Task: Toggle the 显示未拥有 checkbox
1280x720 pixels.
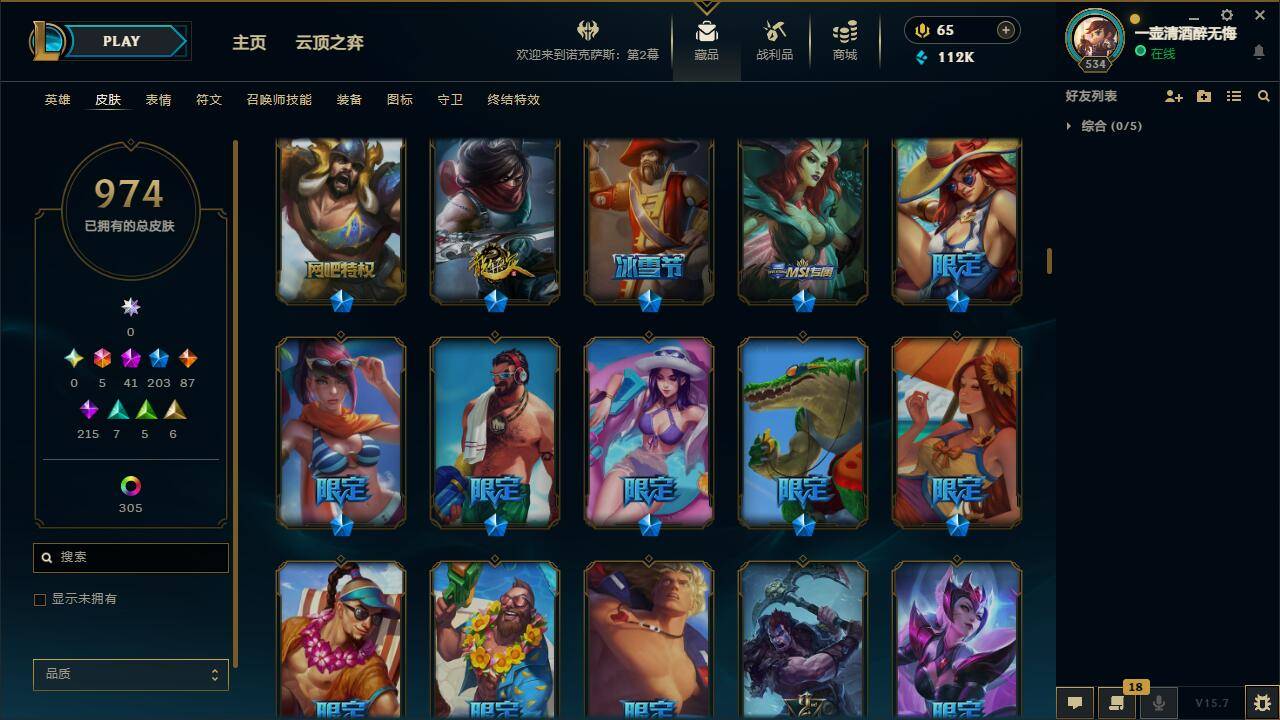Action: (x=40, y=599)
